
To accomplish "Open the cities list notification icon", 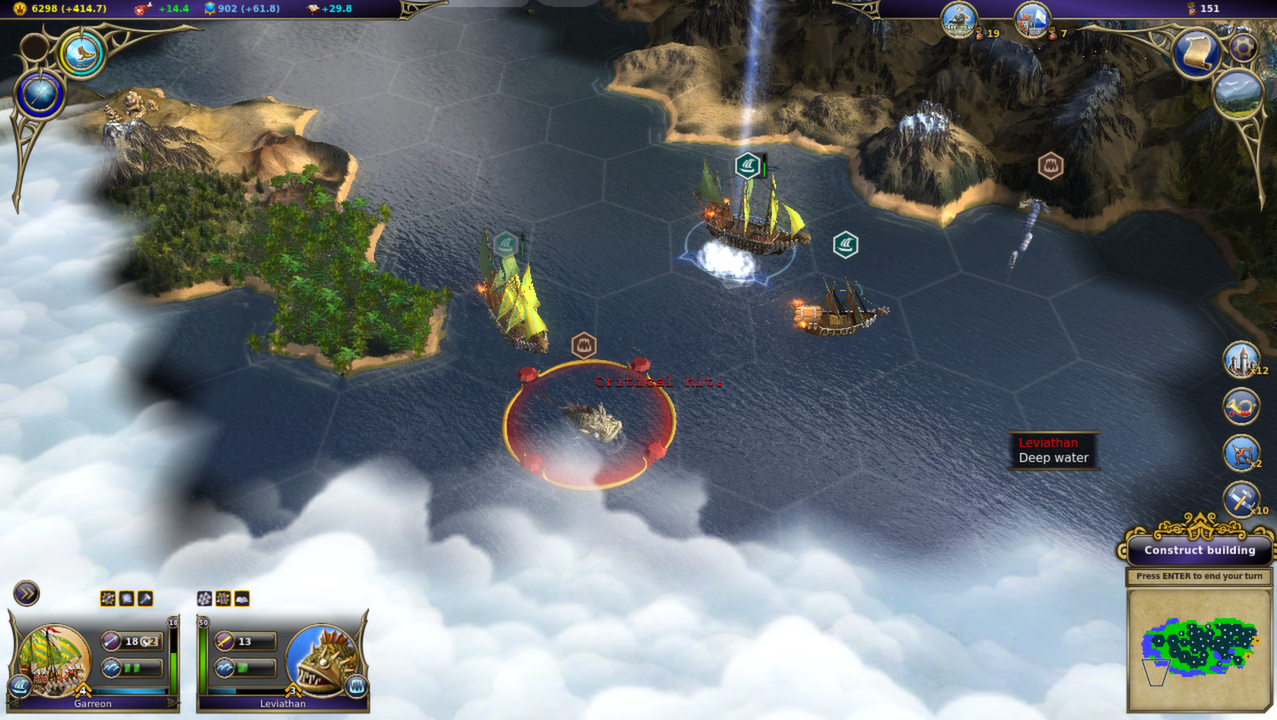I will point(1241,361).
